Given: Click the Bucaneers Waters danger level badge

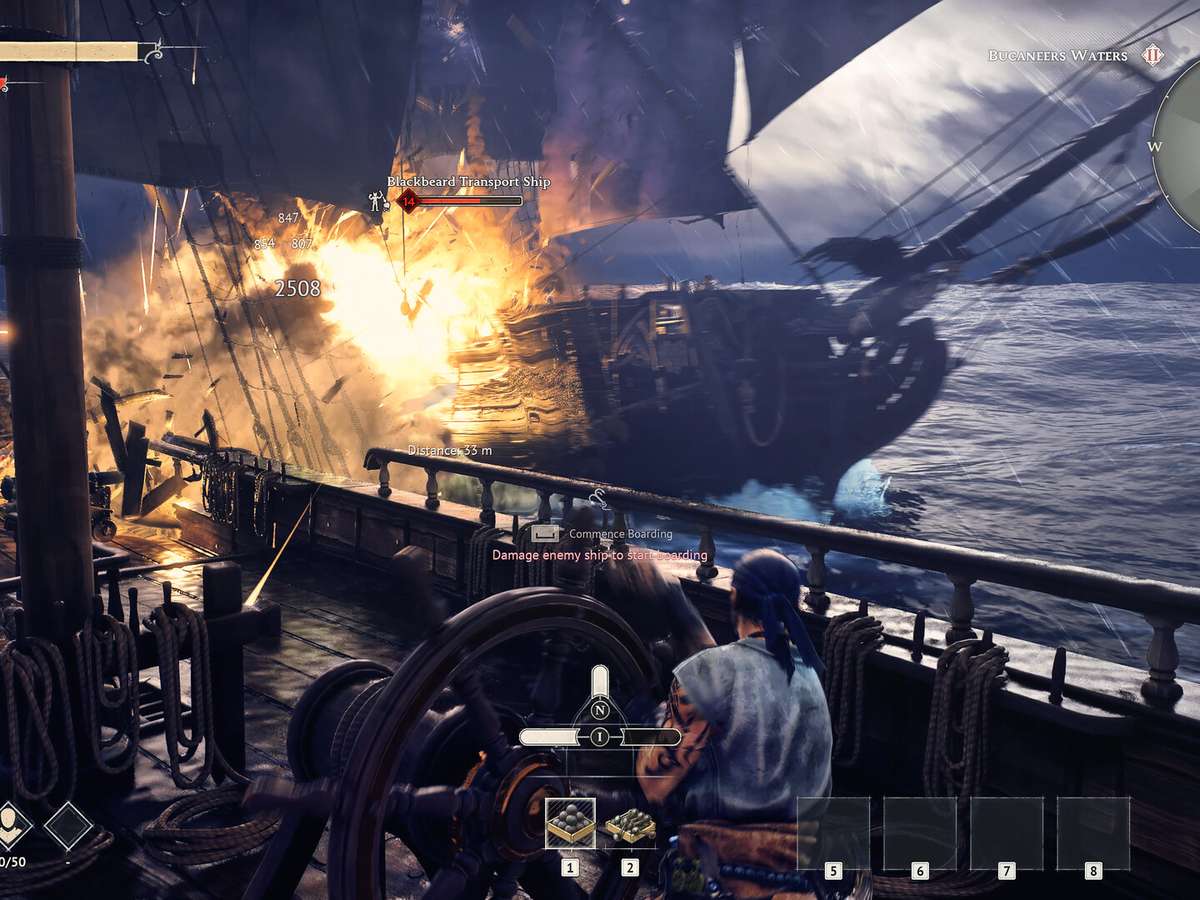Looking at the screenshot, I should point(1153,56).
